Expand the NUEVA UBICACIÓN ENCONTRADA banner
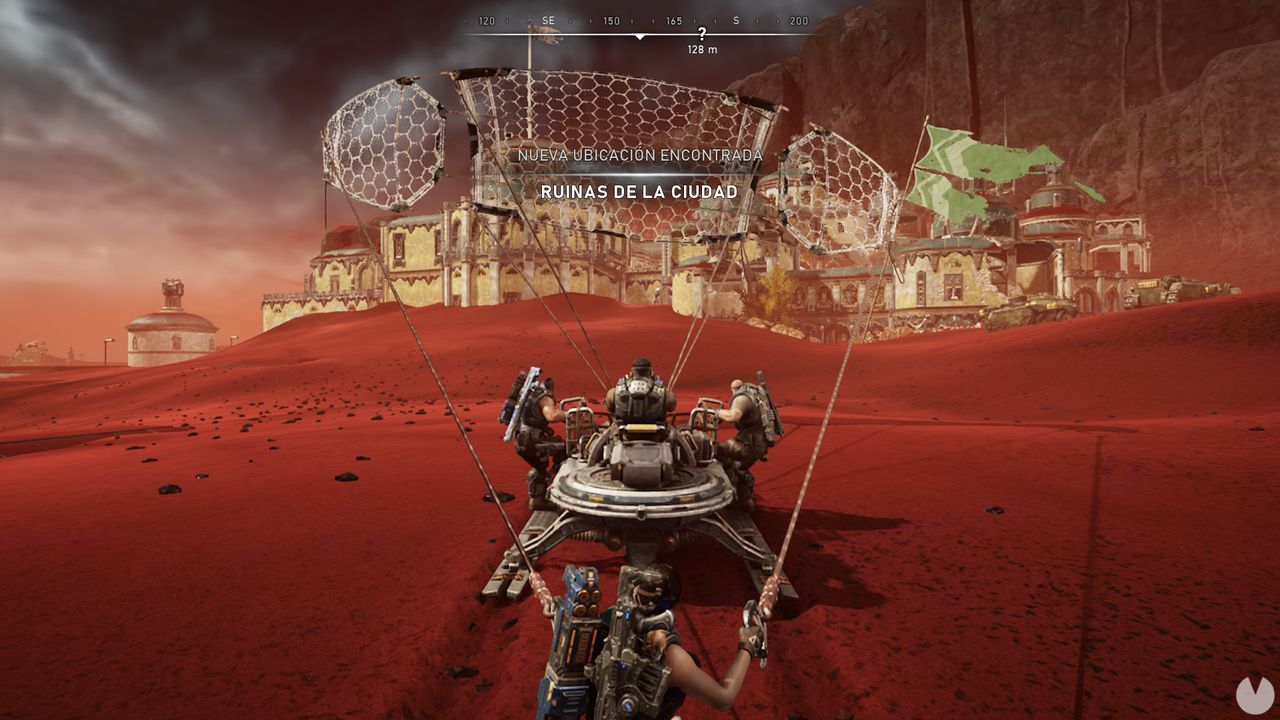1280x720 pixels. 640,155
